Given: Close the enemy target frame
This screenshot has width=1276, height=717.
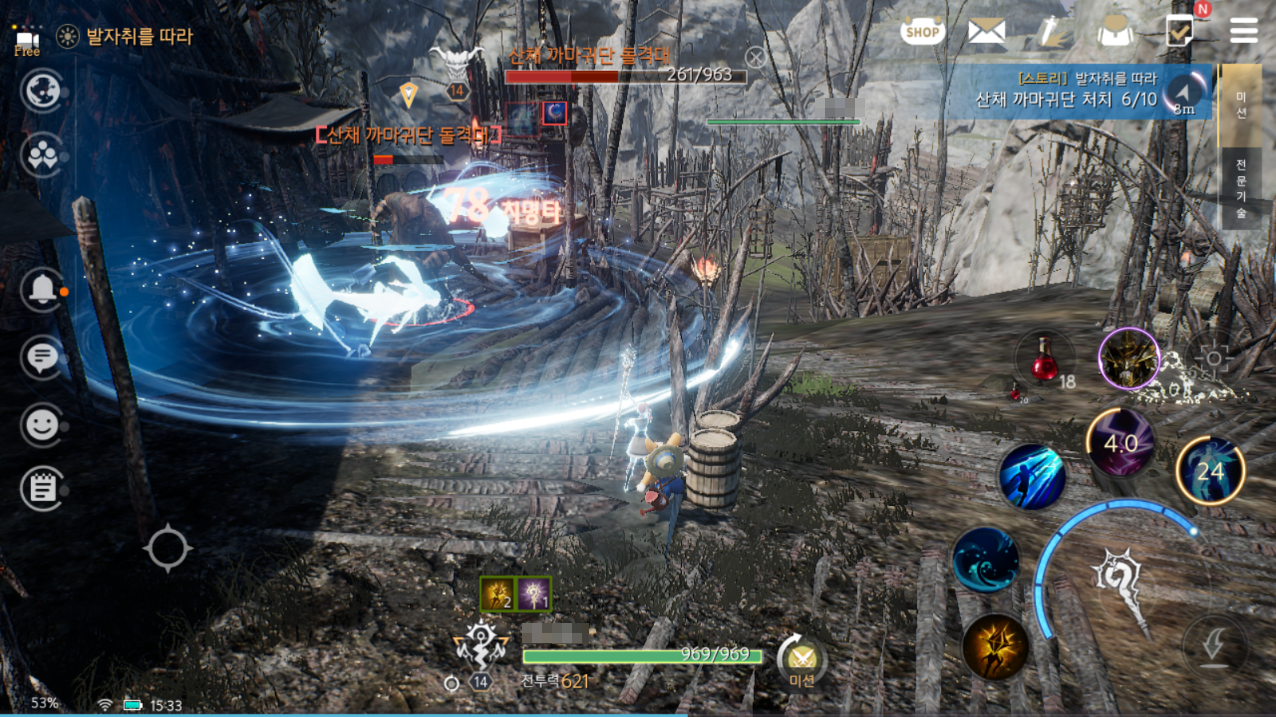Looking at the screenshot, I should pos(756,58).
